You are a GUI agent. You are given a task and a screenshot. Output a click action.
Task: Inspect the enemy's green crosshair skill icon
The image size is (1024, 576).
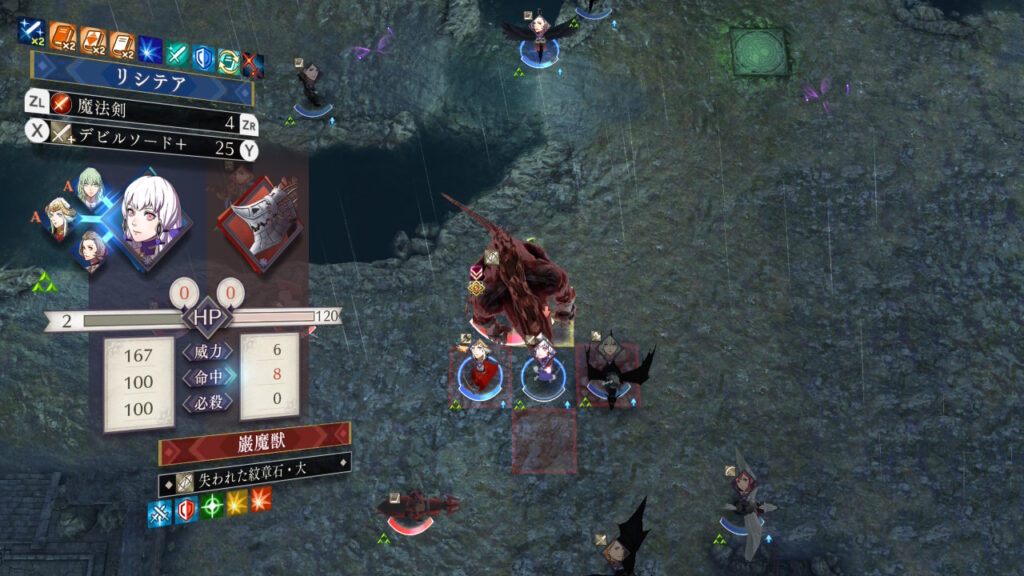point(211,506)
